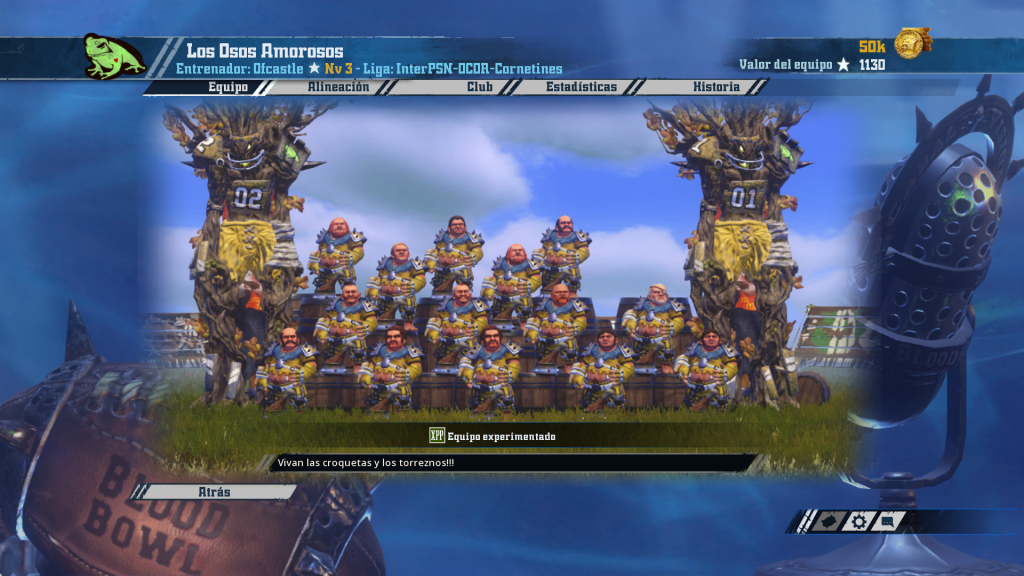Select the Club tab
Viewport: 1024px width, 576px height.
pos(480,87)
